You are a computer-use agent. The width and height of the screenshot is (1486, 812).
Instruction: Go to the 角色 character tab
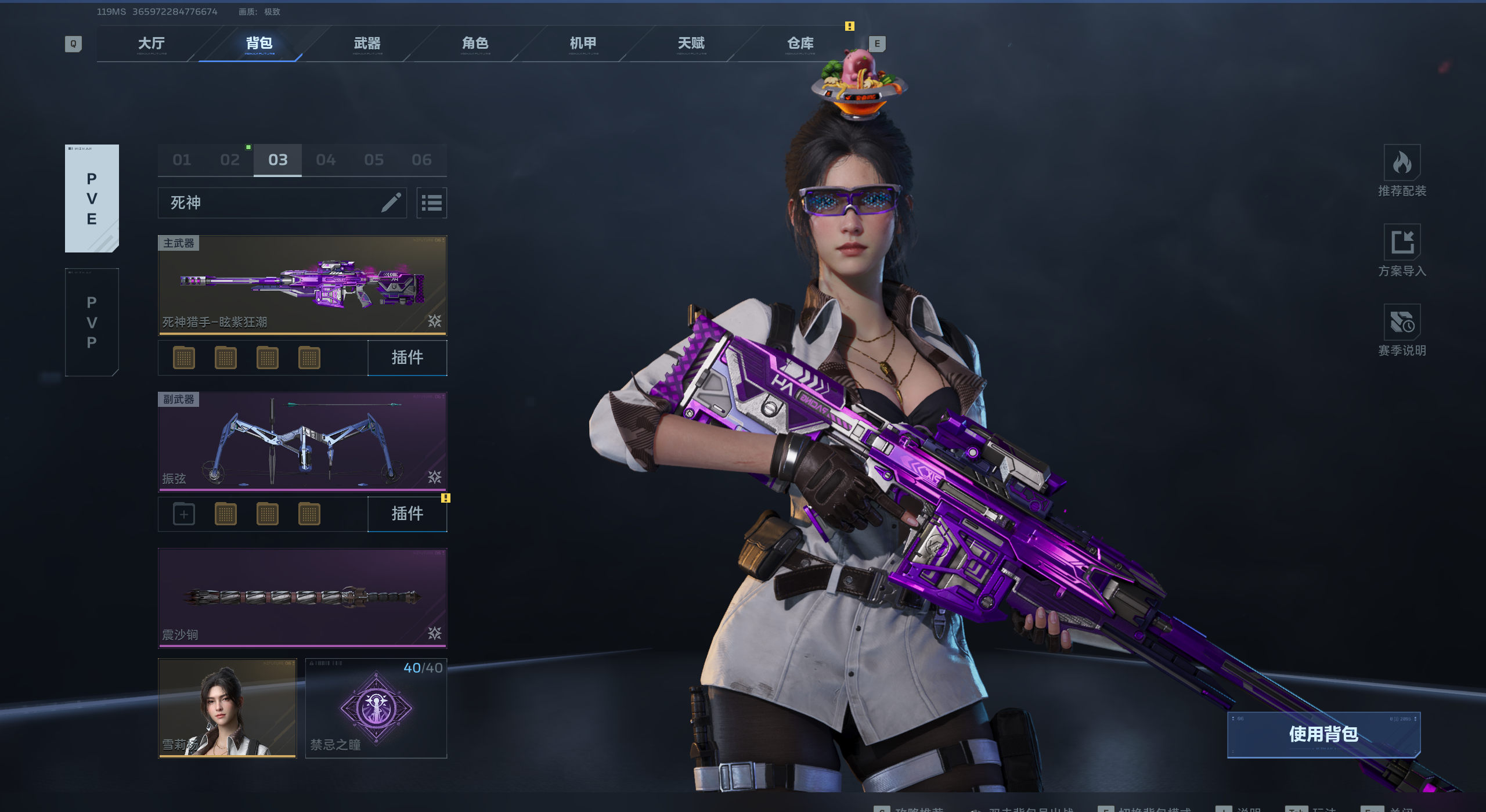click(x=475, y=44)
